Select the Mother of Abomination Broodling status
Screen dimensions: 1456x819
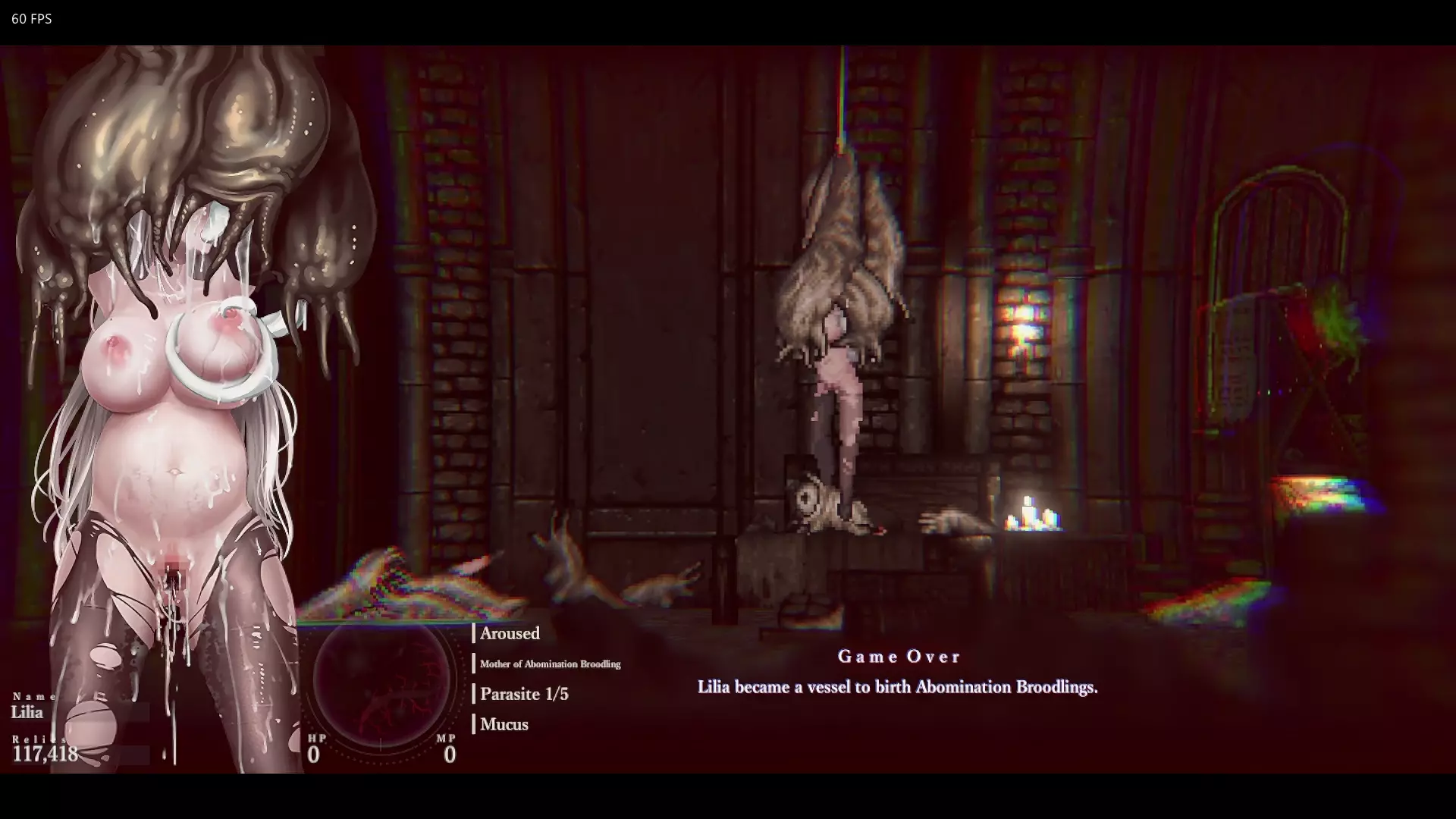tap(550, 664)
